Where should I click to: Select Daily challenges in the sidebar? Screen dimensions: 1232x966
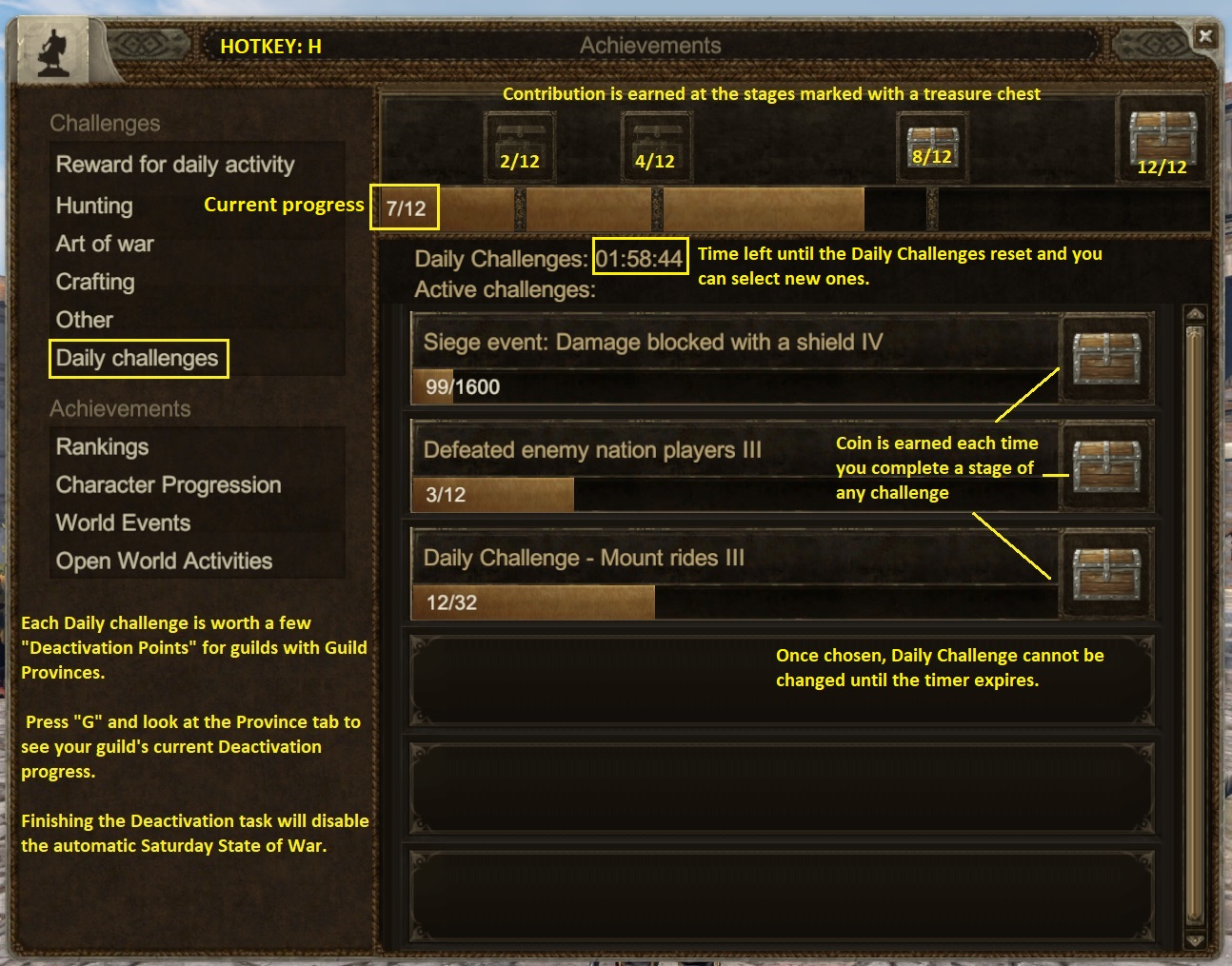tap(138, 359)
